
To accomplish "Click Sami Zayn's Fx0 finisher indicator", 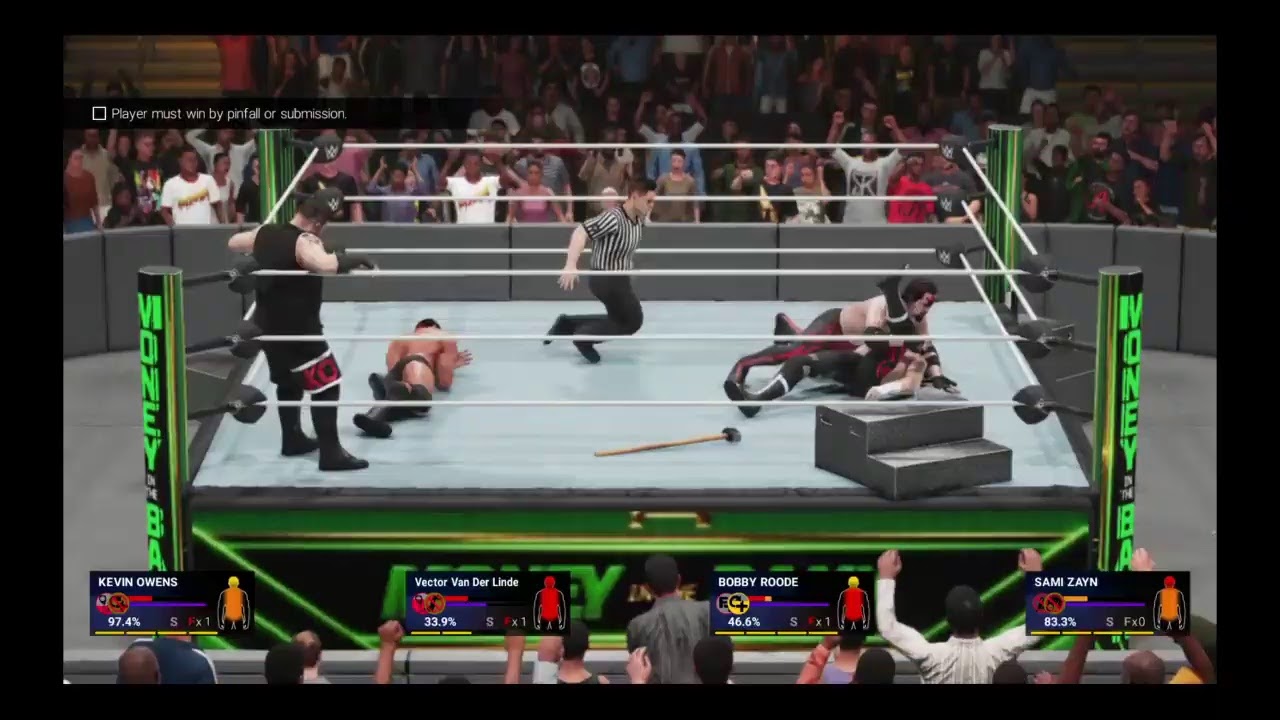I will click(x=1135, y=622).
